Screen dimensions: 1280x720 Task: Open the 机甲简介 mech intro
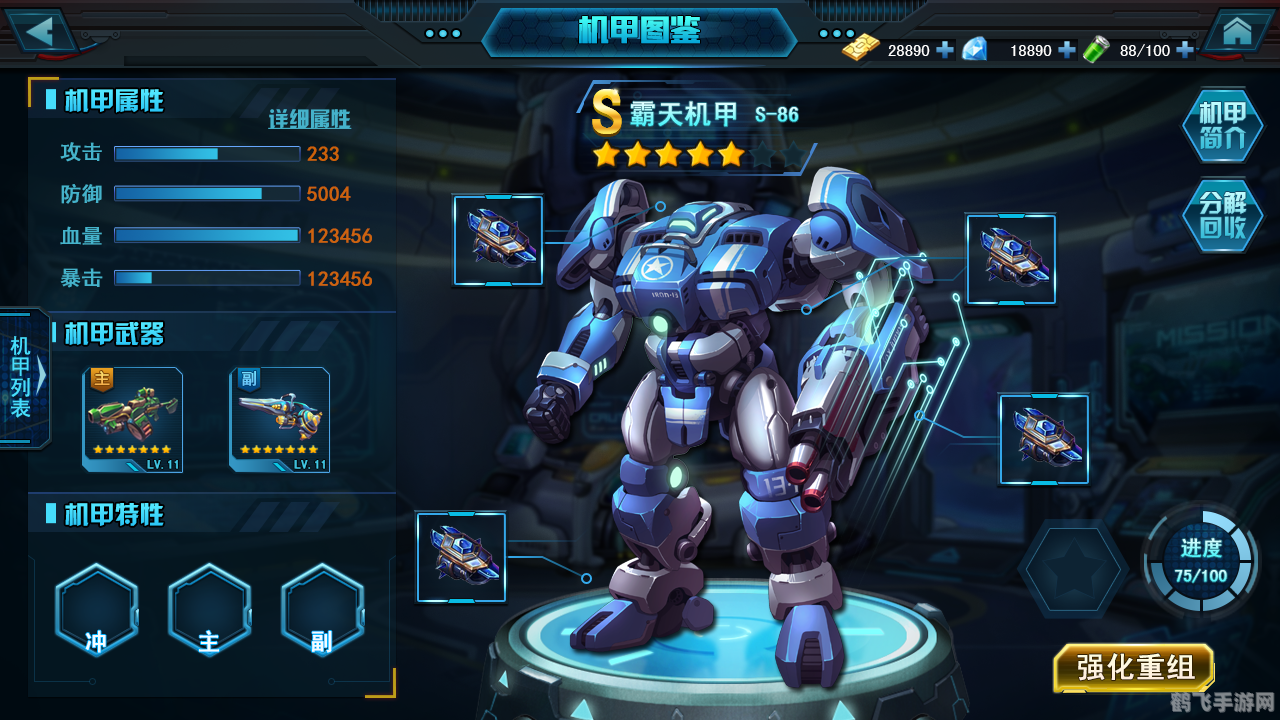point(1222,126)
